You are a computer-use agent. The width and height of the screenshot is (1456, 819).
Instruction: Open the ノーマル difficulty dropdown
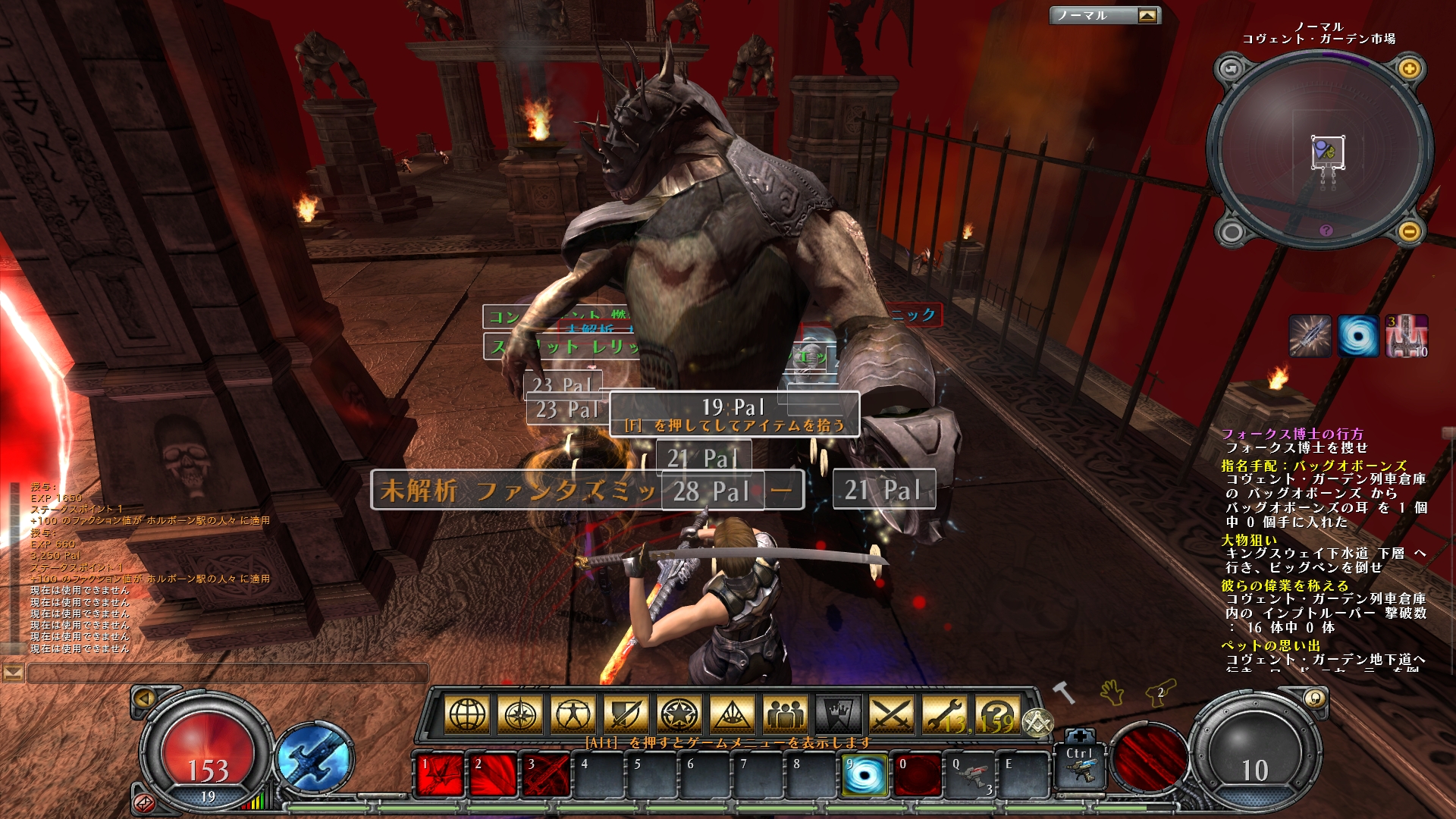[1104, 15]
